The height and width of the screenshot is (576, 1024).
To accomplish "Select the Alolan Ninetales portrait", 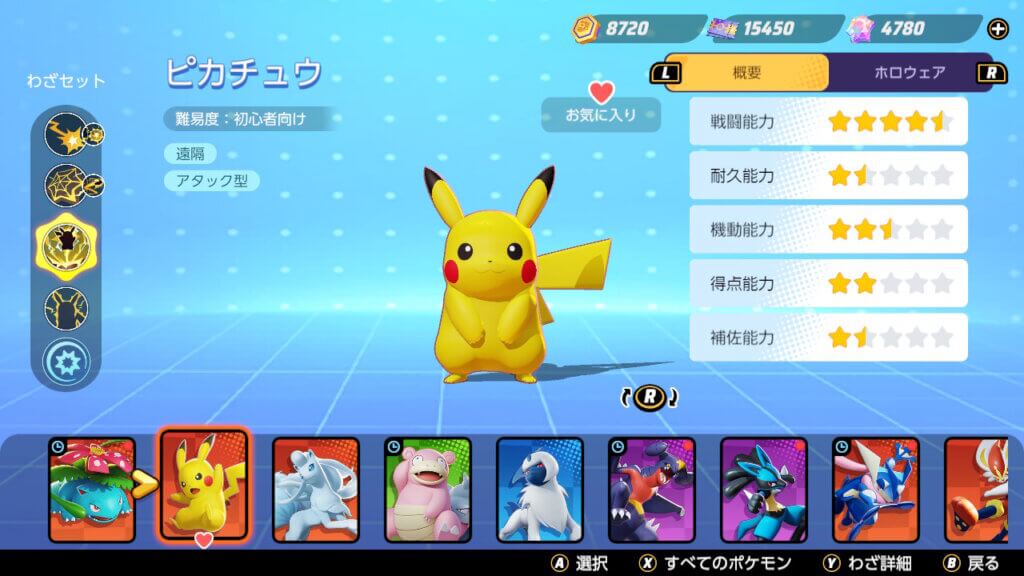I will tap(316, 482).
